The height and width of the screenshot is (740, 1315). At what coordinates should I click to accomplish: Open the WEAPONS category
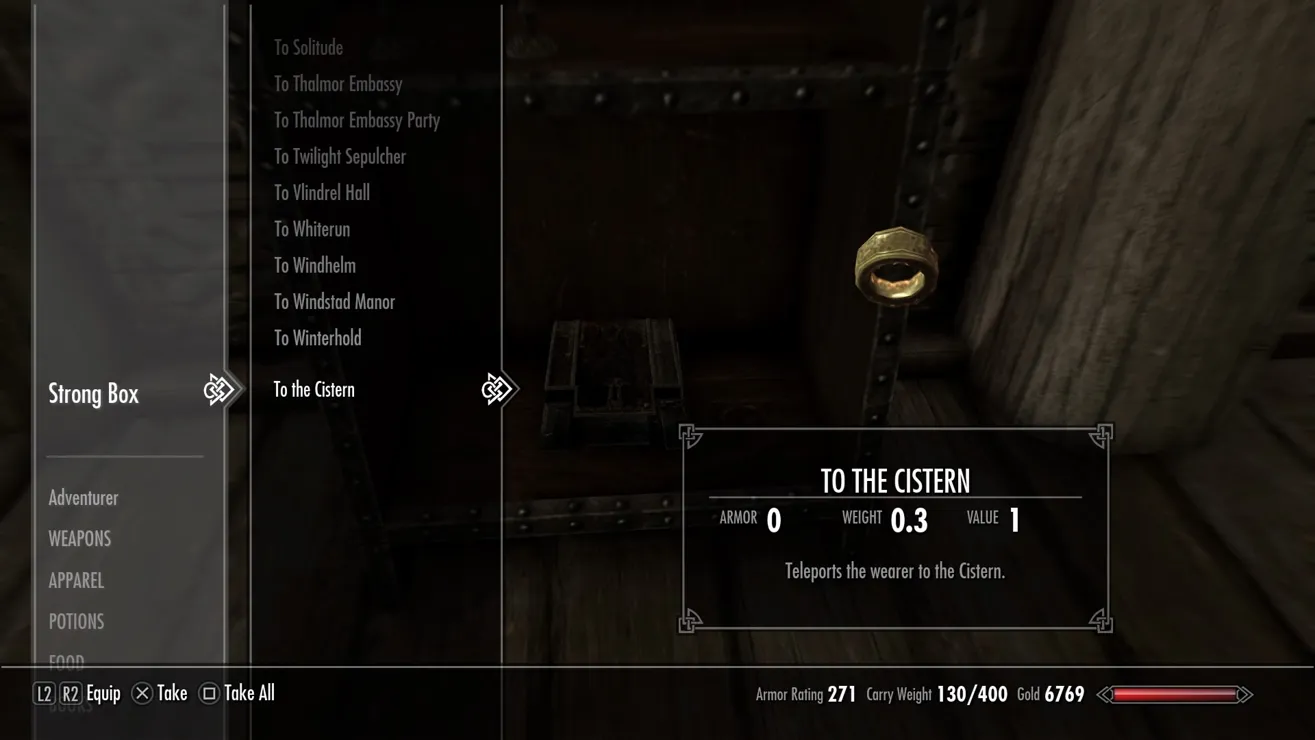(x=80, y=539)
